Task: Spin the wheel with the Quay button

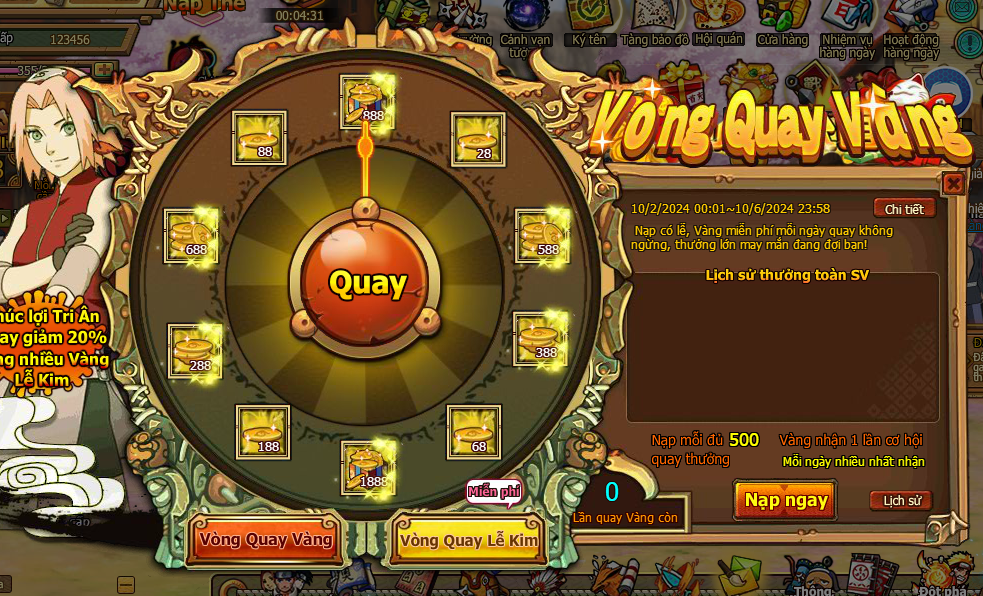Action: point(367,283)
